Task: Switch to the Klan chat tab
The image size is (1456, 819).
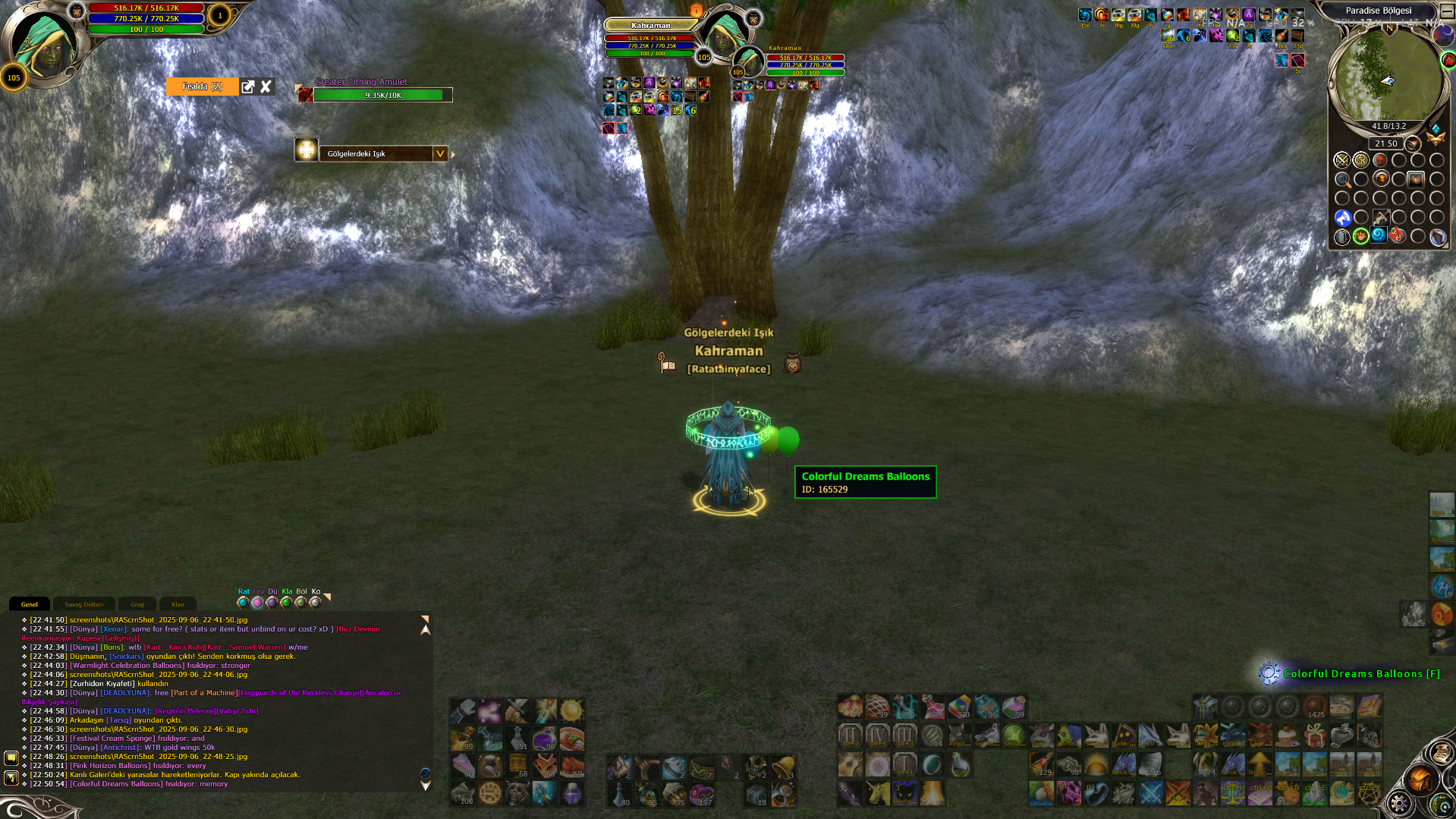Action: 178,604
